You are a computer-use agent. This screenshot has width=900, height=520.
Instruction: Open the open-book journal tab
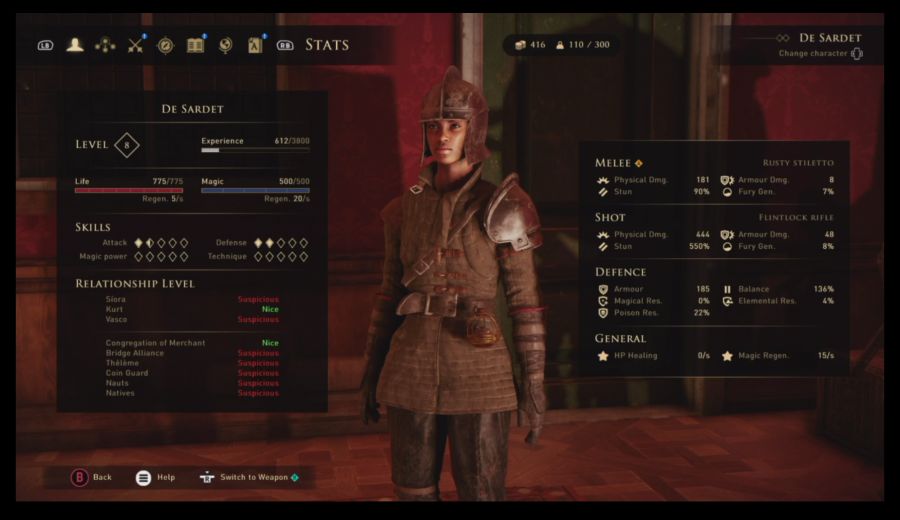196,44
